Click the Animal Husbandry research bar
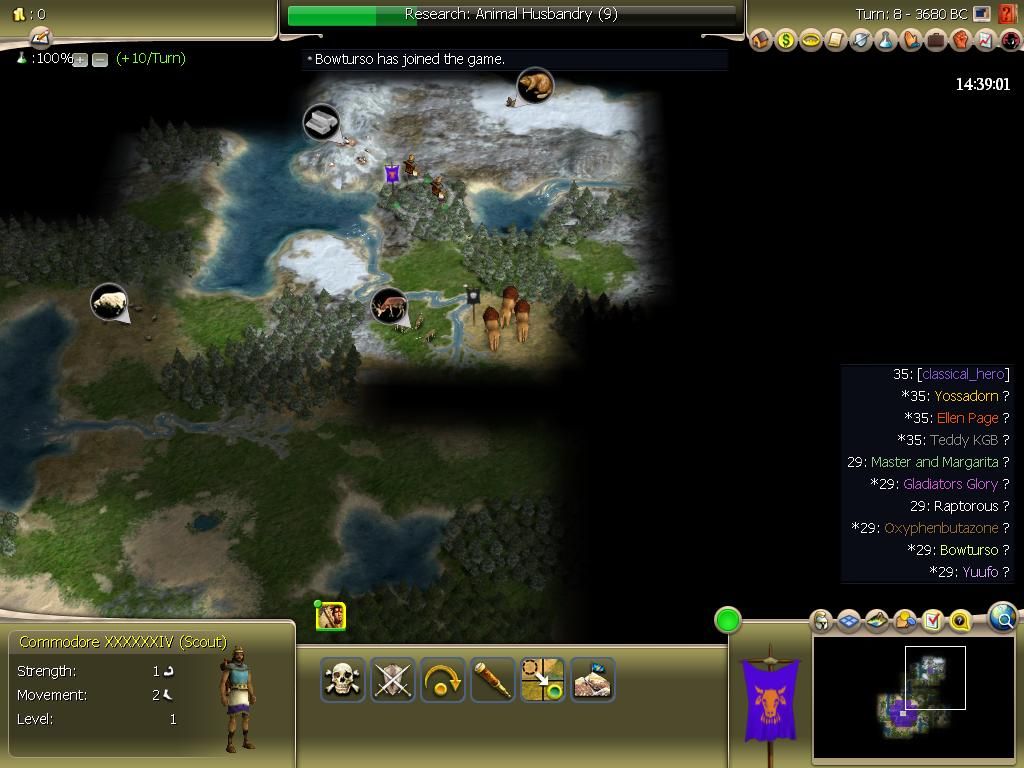Viewport: 1024px width, 768px height. (511, 15)
